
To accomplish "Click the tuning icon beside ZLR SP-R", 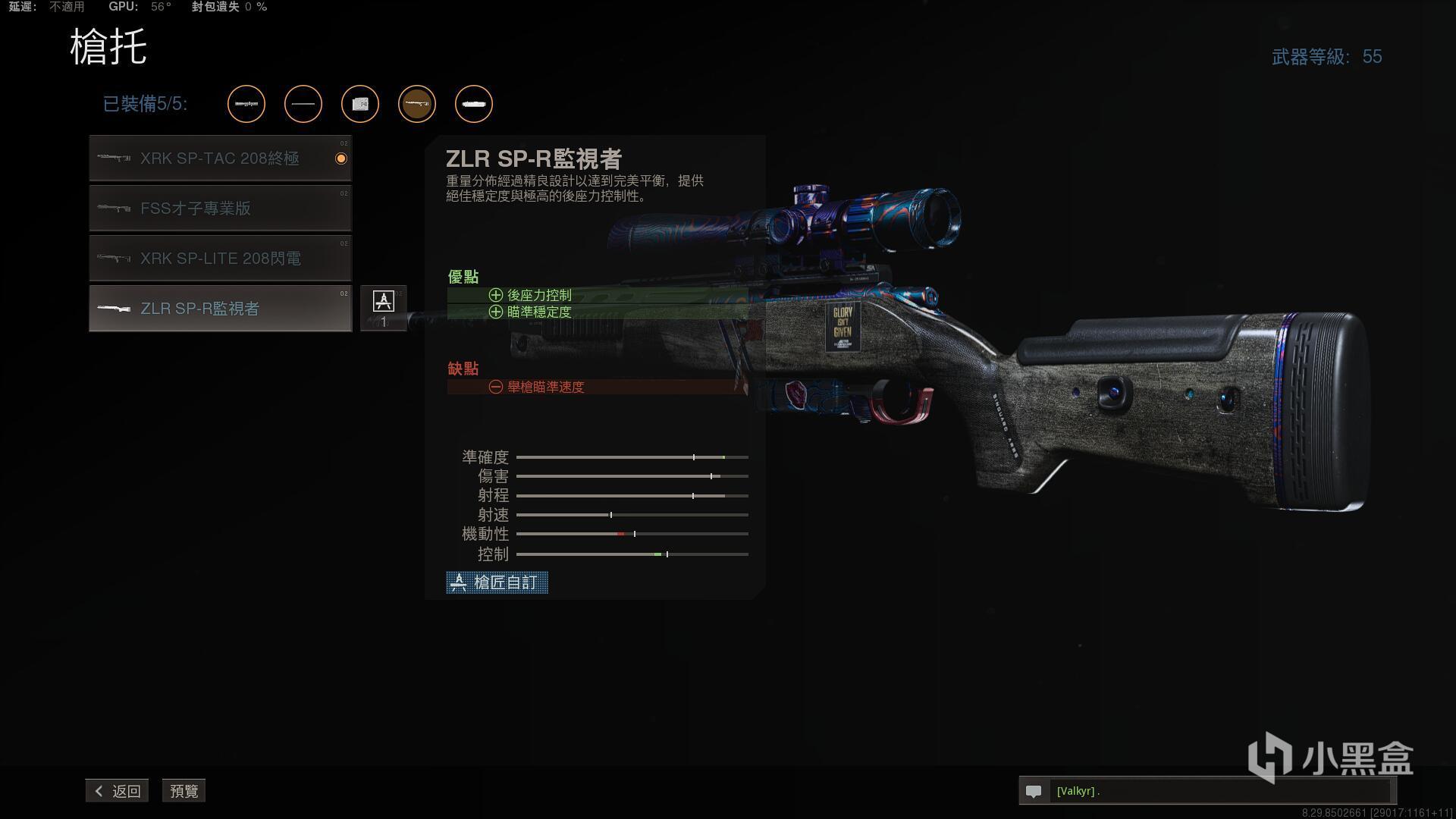I will pos(383,308).
